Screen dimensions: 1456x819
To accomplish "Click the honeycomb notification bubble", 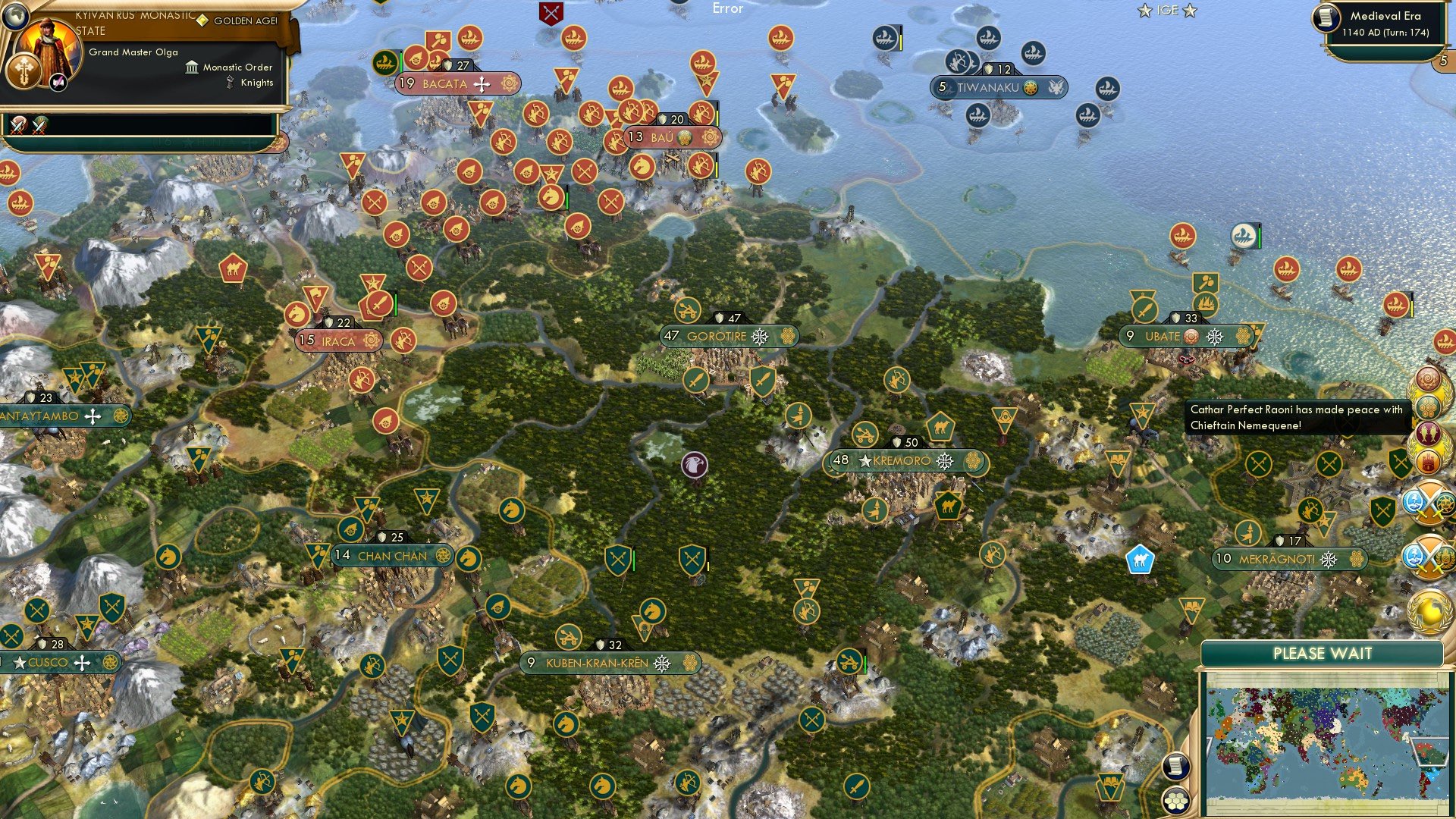I will pyautogui.click(x=1426, y=407).
